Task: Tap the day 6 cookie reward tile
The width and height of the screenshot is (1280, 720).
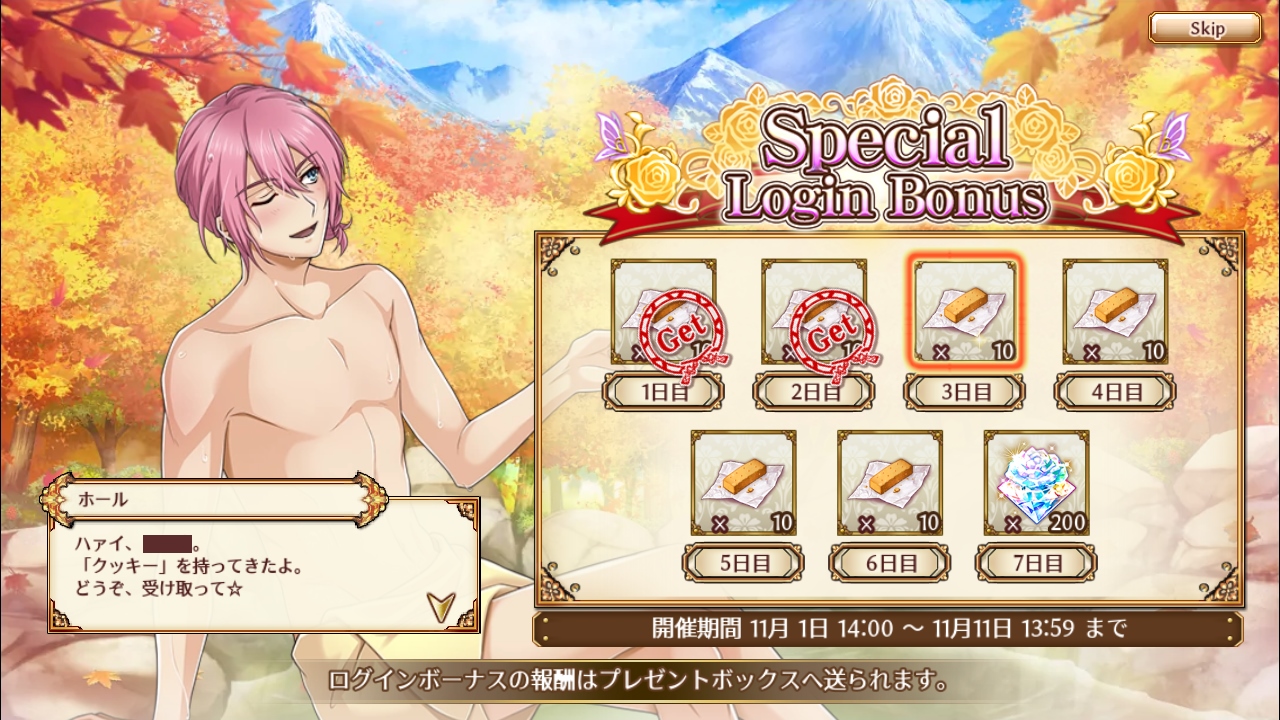Action: pos(890,483)
